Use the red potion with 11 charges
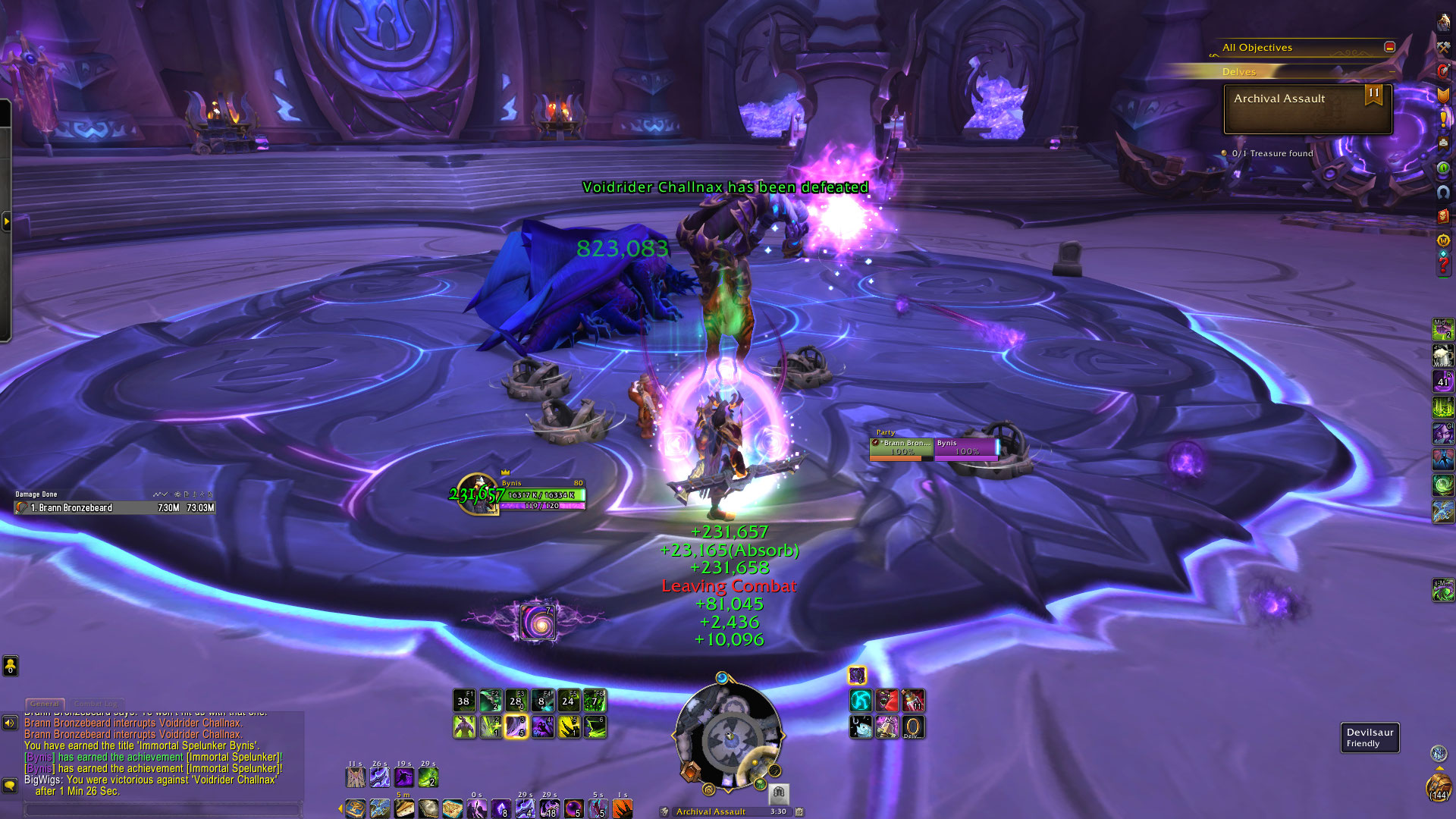The width and height of the screenshot is (1456, 819). pos(913,700)
